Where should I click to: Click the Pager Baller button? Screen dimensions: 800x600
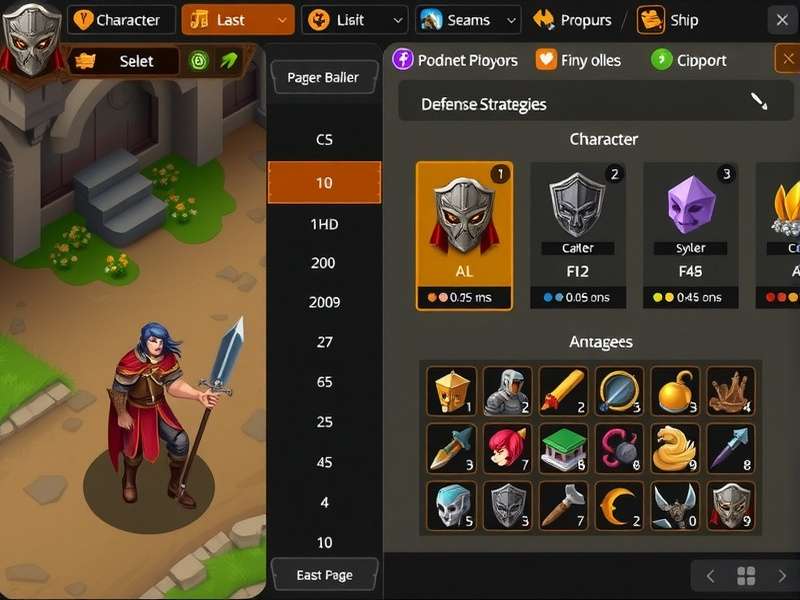point(324,77)
